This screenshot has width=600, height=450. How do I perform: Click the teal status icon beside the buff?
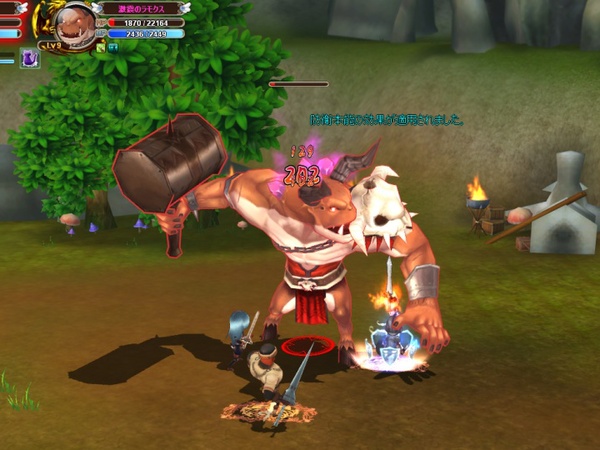(x=113, y=46)
